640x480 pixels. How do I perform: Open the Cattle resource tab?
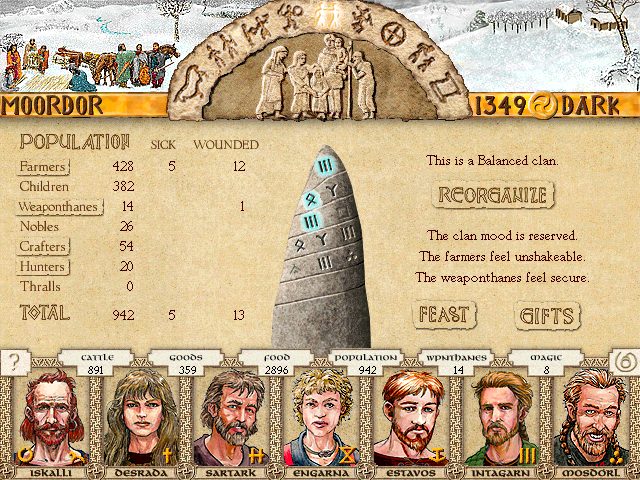[x=95, y=363]
